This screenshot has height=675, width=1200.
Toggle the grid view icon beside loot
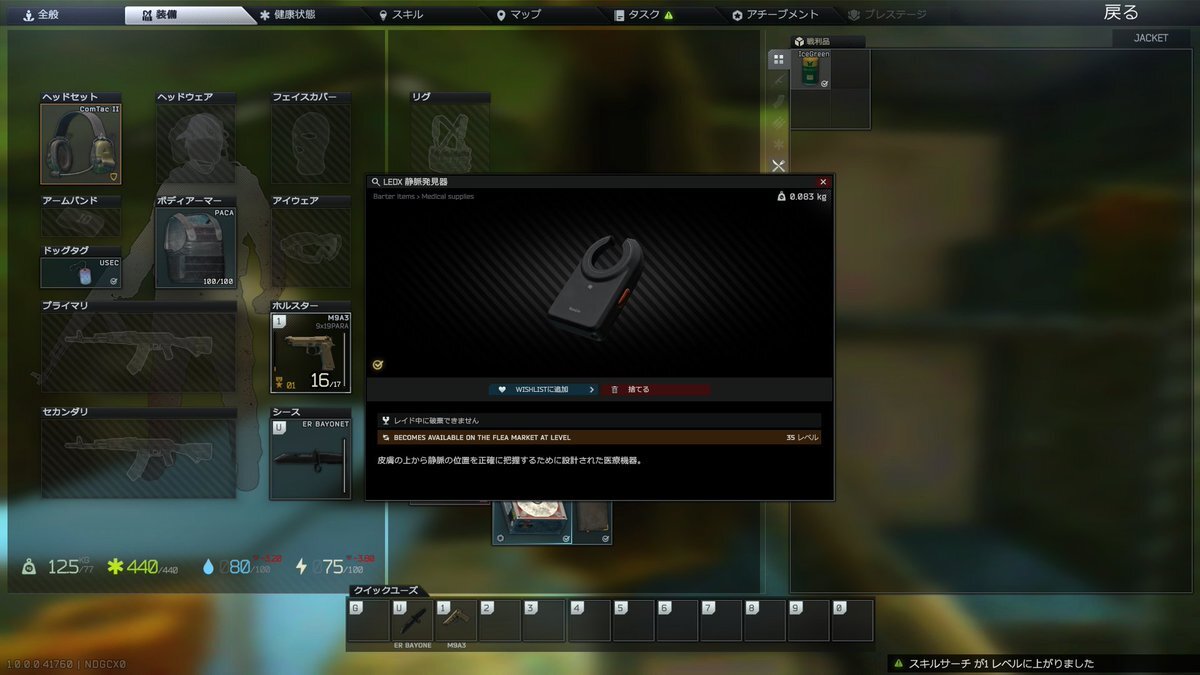click(777, 60)
